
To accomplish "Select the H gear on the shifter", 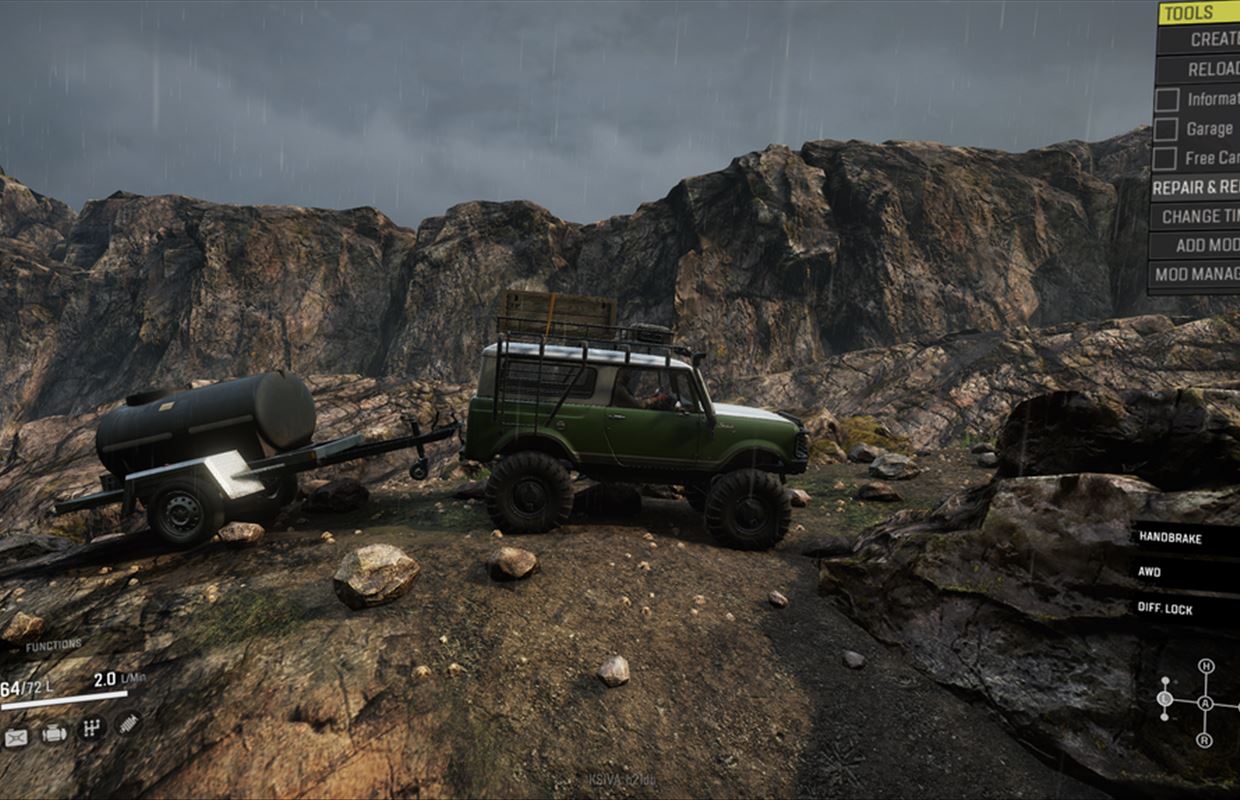I will point(1205,666).
